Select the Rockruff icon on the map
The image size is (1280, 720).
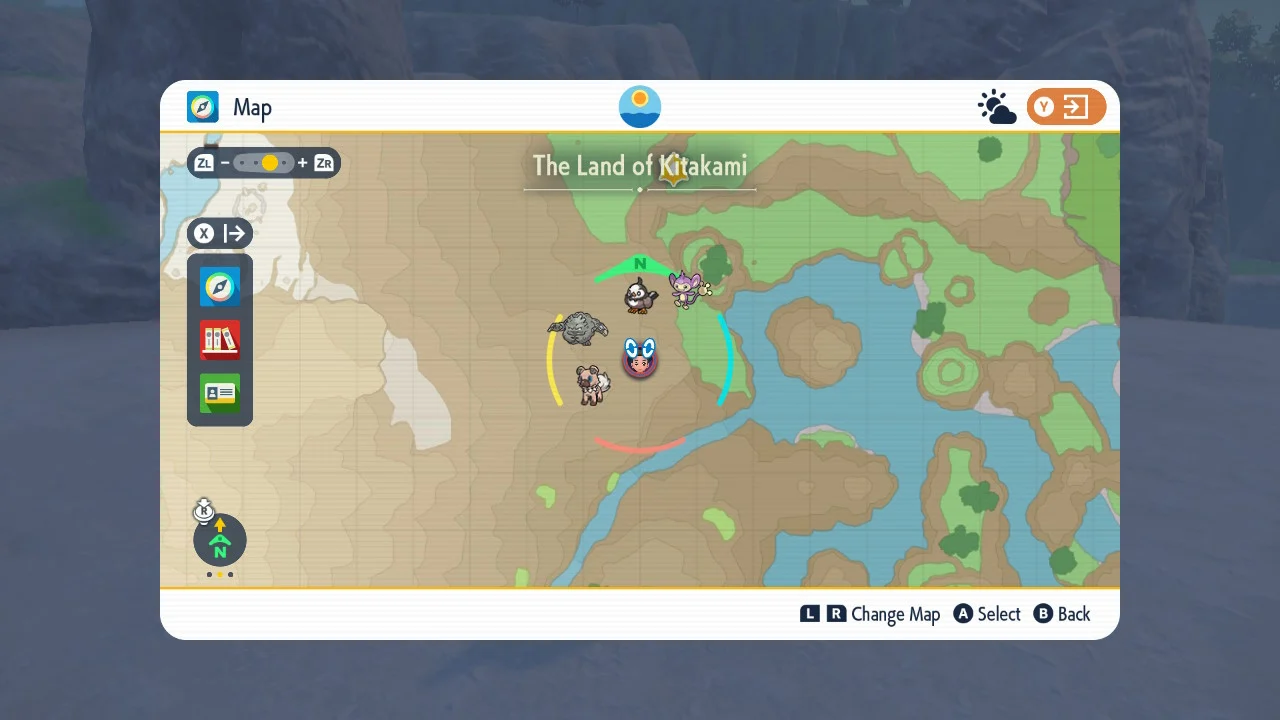pyautogui.click(x=590, y=385)
